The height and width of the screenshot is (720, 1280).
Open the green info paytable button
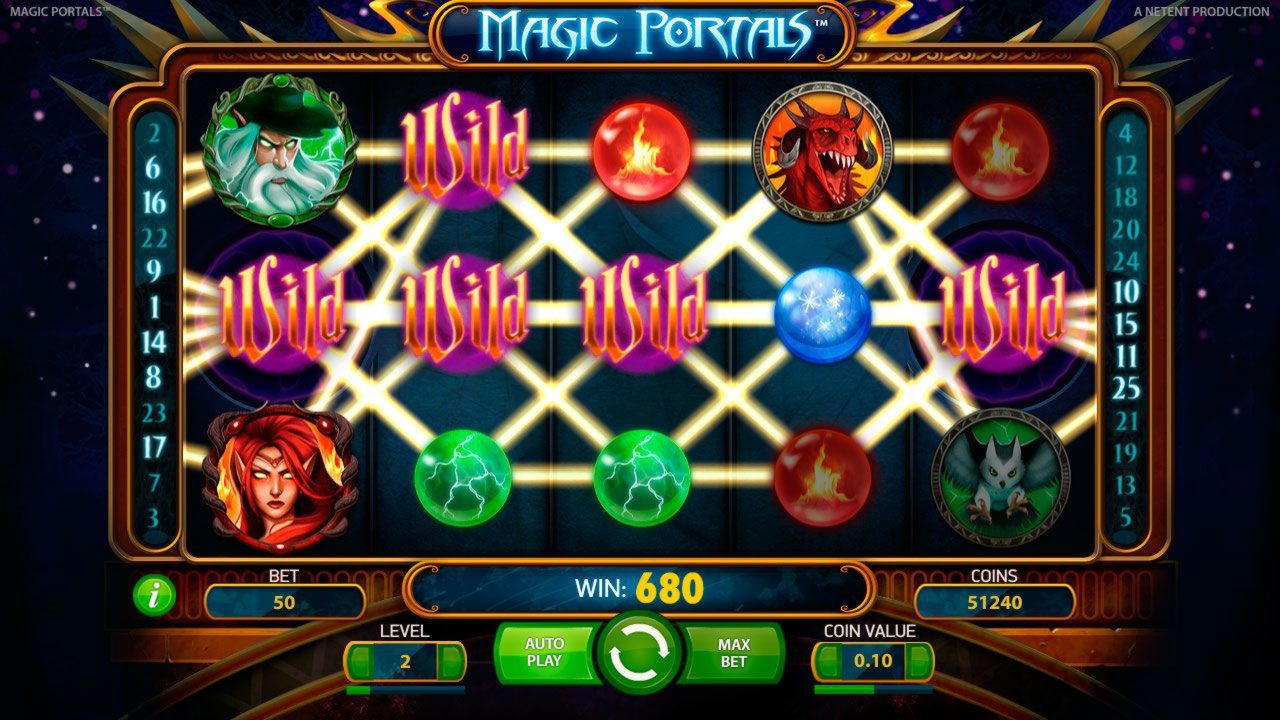point(154,597)
